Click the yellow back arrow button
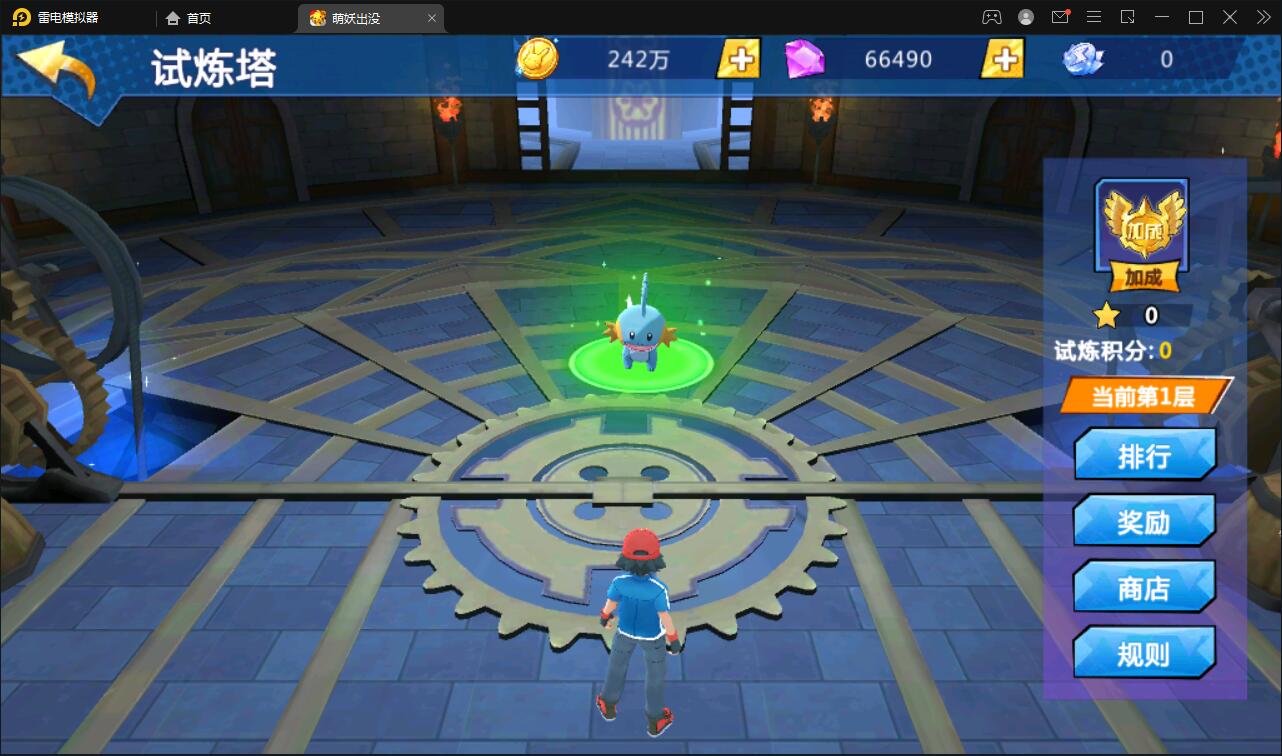Image resolution: width=1282 pixels, height=756 pixels. point(58,68)
